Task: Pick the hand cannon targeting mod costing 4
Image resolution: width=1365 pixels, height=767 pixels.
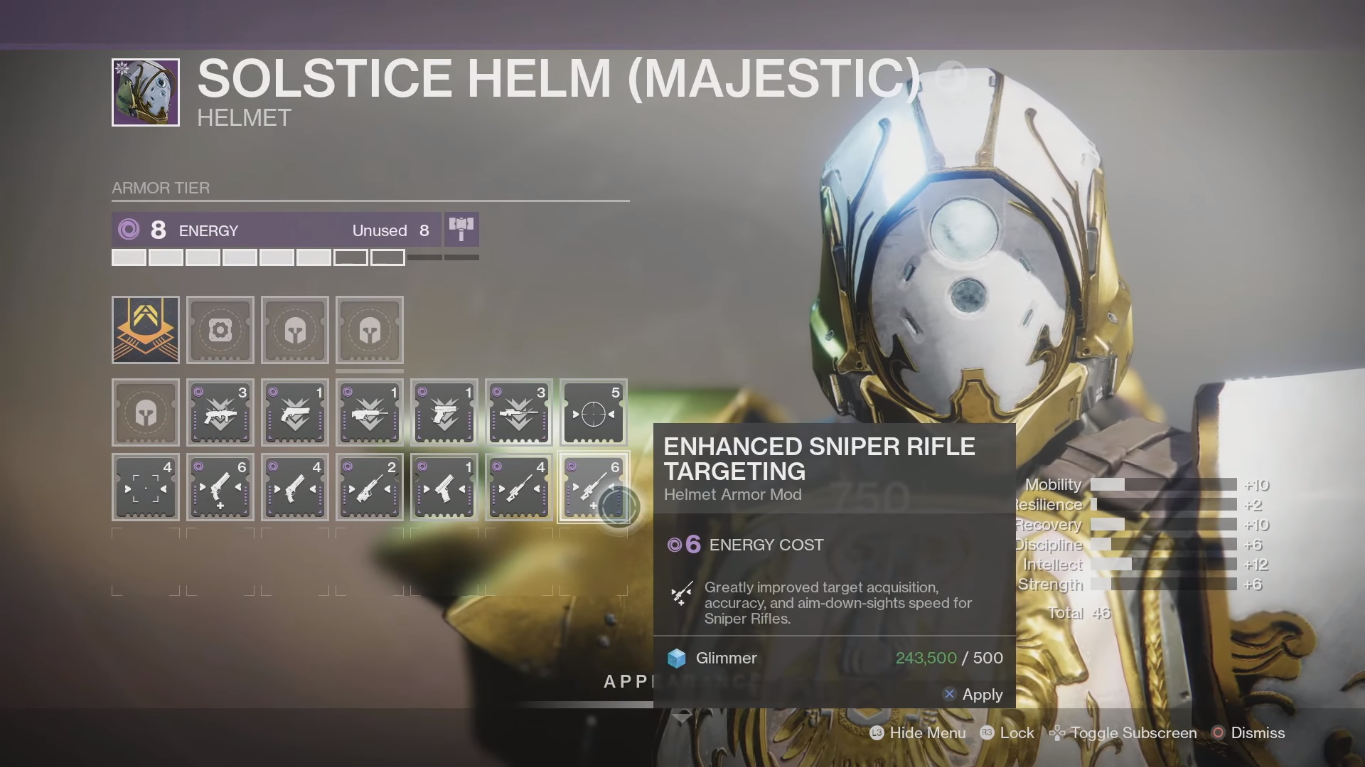Action: click(x=295, y=488)
